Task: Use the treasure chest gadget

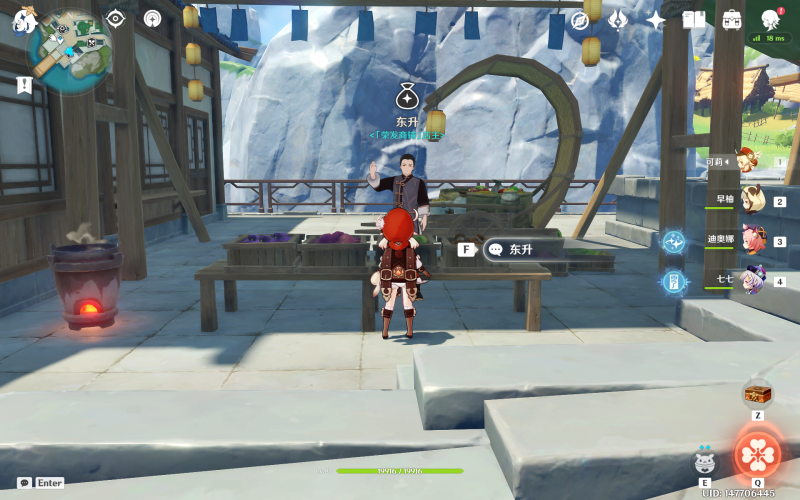Action: 758,393
